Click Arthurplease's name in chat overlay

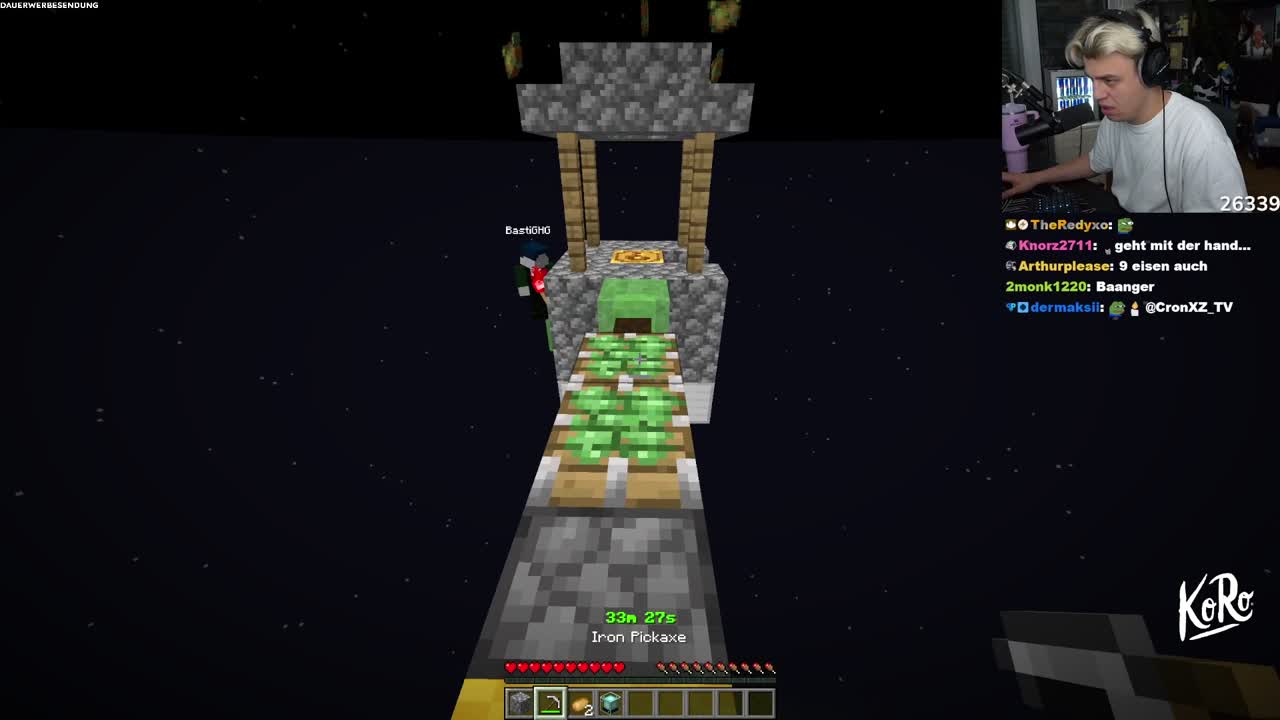(1064, 266)
